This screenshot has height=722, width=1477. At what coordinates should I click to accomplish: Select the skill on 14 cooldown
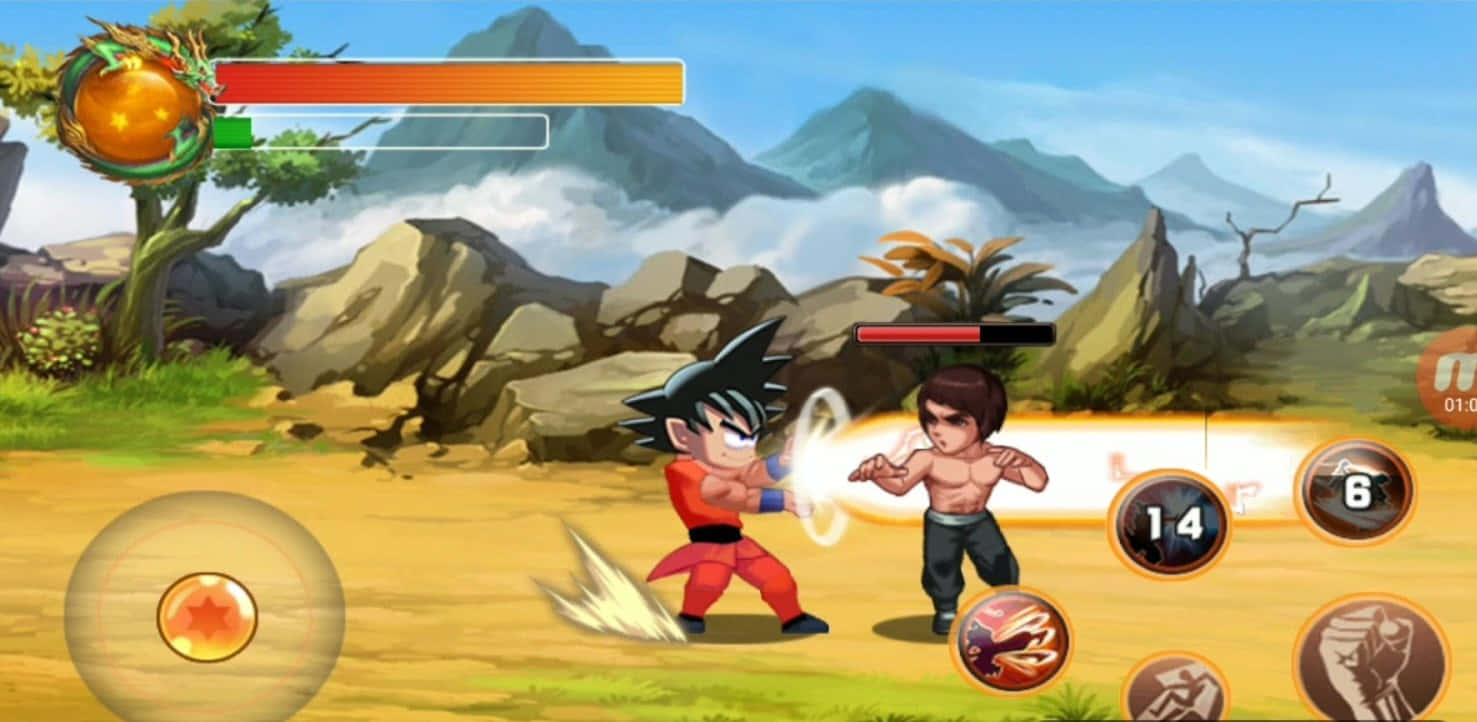tap(1169, 523)
